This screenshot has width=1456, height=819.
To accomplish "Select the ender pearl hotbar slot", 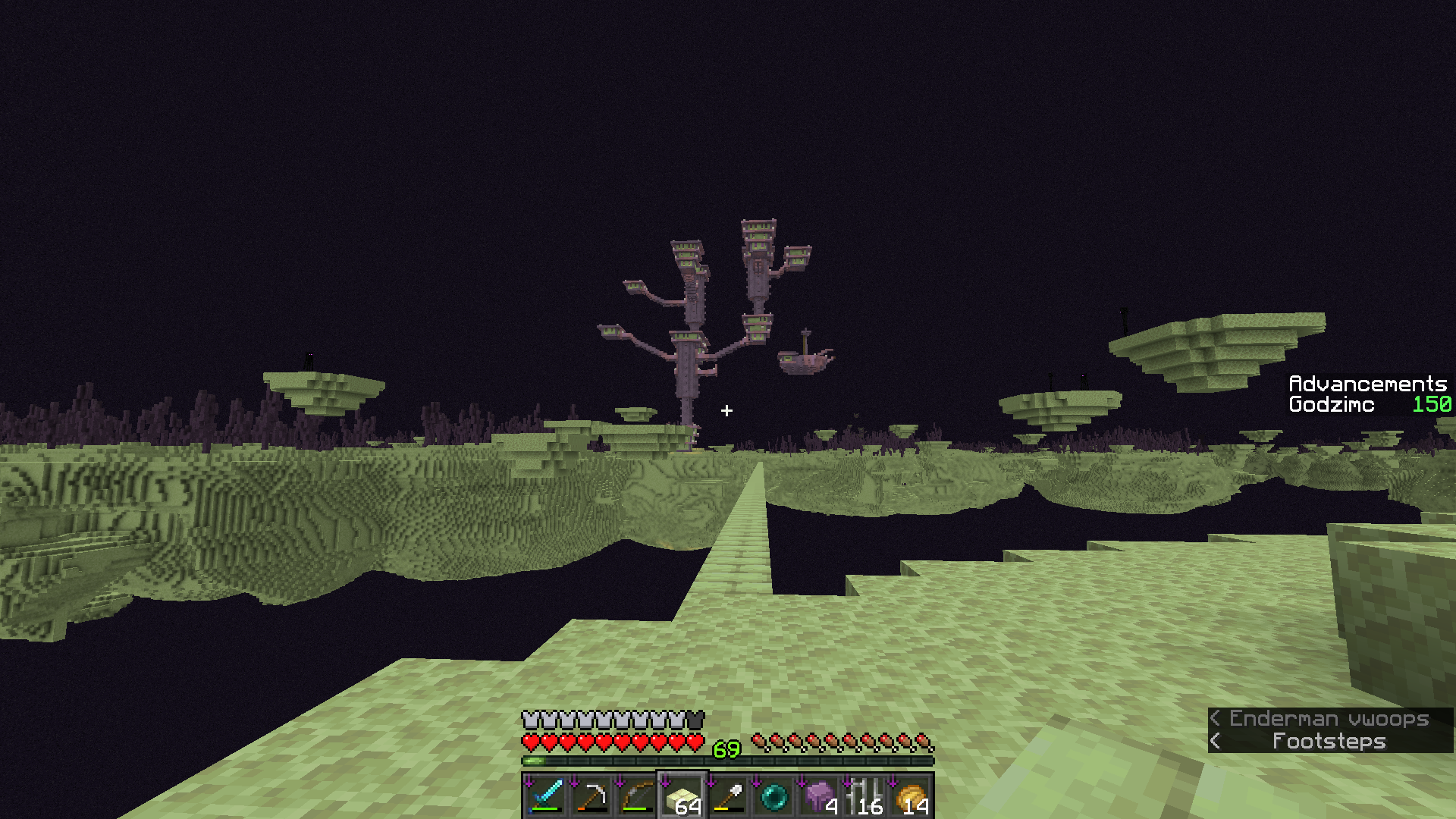I will click(x=773, y=796).
